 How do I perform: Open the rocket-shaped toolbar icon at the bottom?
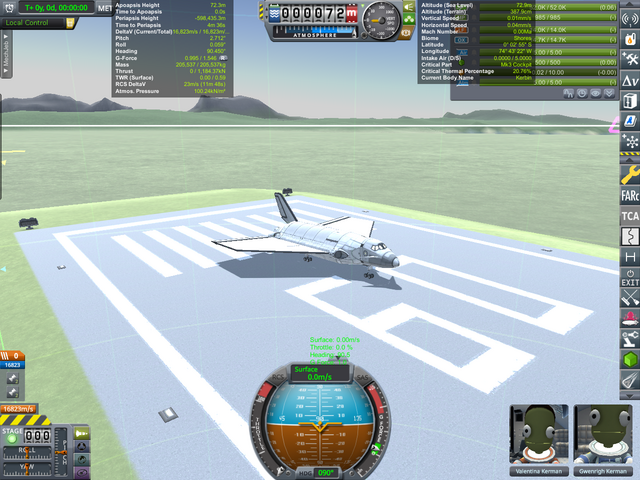630,380
